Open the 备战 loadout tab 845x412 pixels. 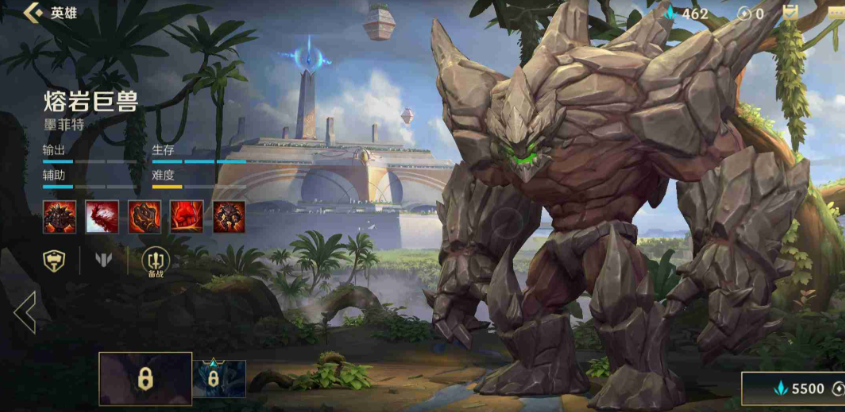pos(156,262)
